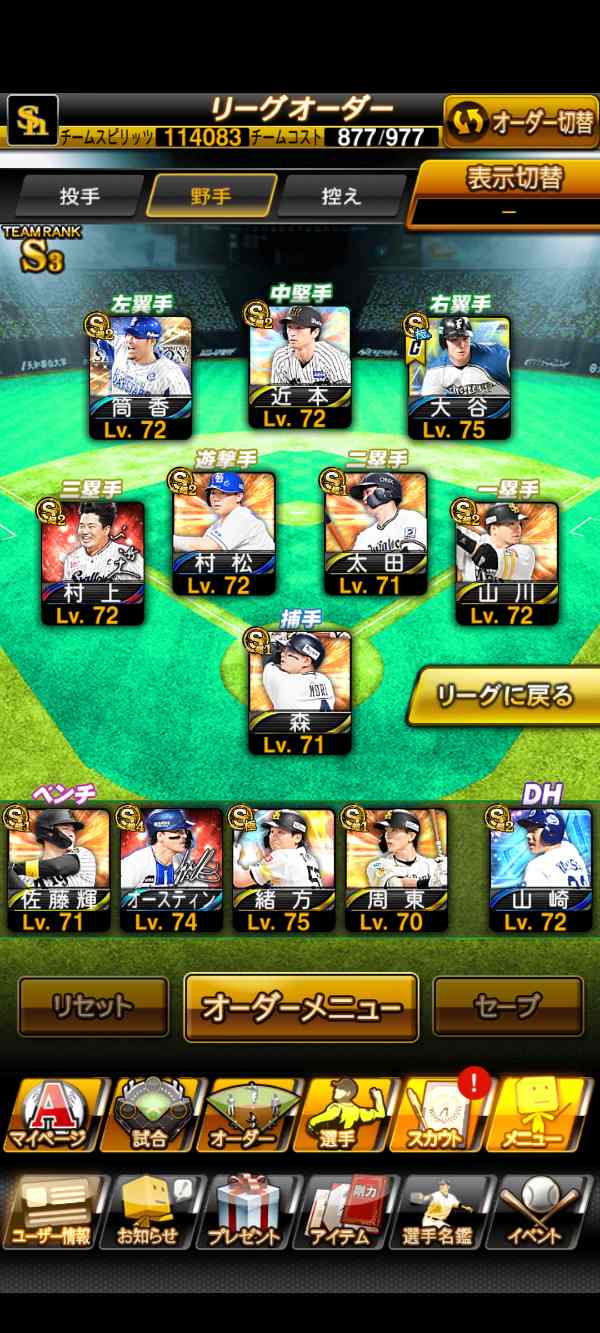Open the スカウト menu
The width and height of the screenshot is (600, 1333).
tap(445, 1115)
